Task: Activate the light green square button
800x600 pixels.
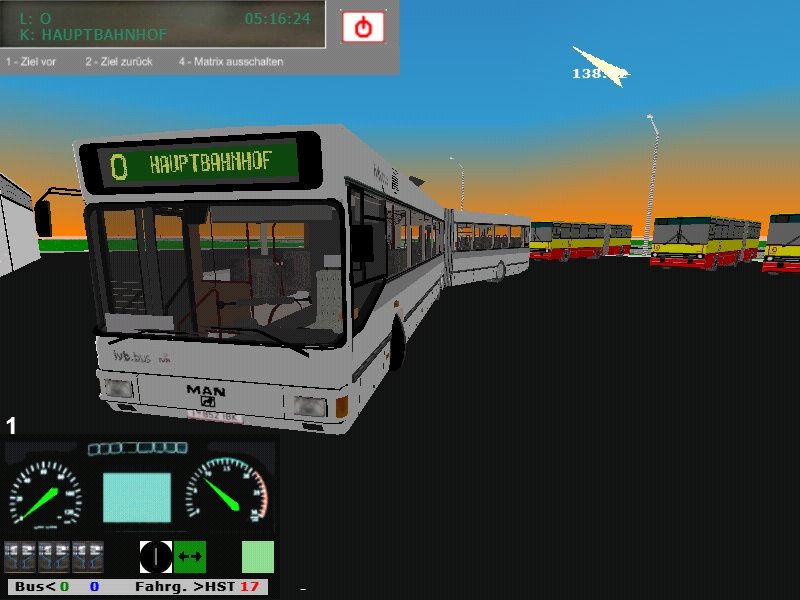Action: [258, 557]
